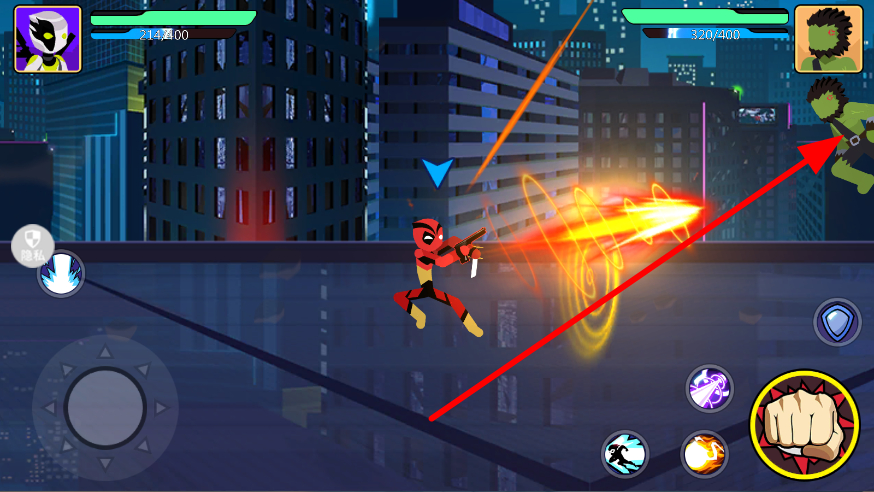Open the privacy shield button
The image size is (874, 492).
pos(32,244)
